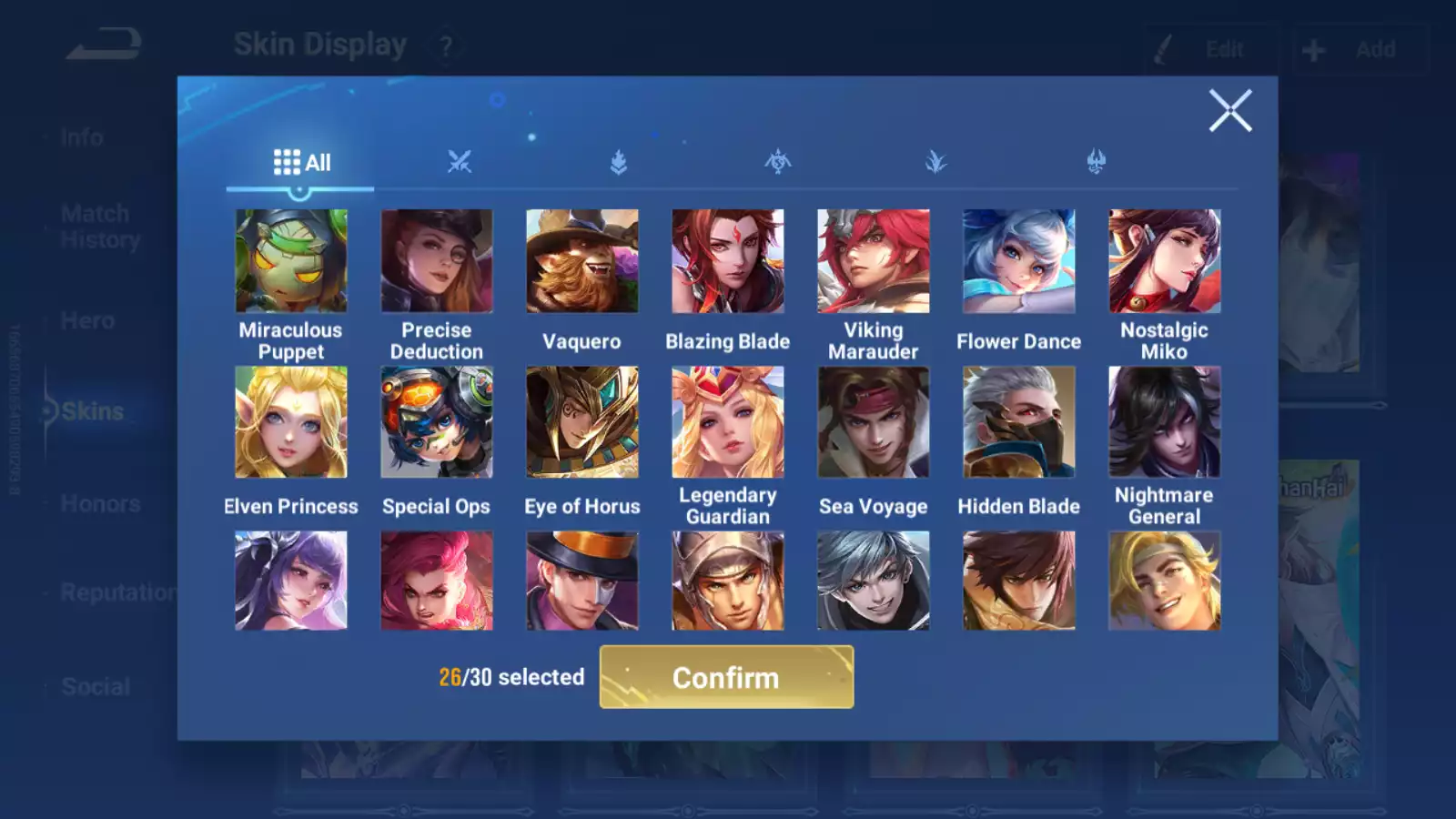This screenshot has height=819, width=1456.
Task: Select the Eye of Horus skin
Action: (x=582, y=422)
